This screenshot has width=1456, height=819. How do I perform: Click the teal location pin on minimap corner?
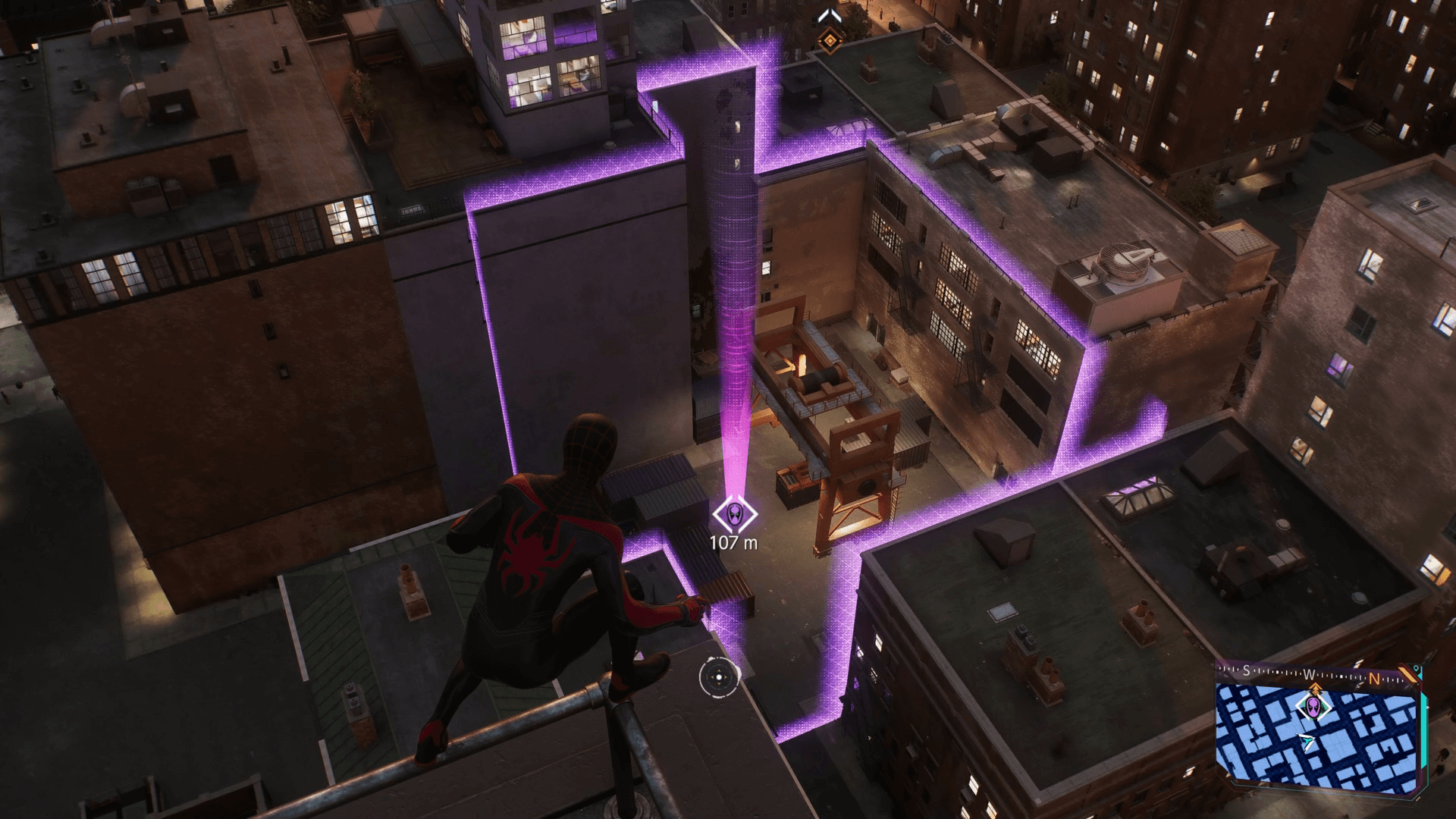(x=1416, y=669)
